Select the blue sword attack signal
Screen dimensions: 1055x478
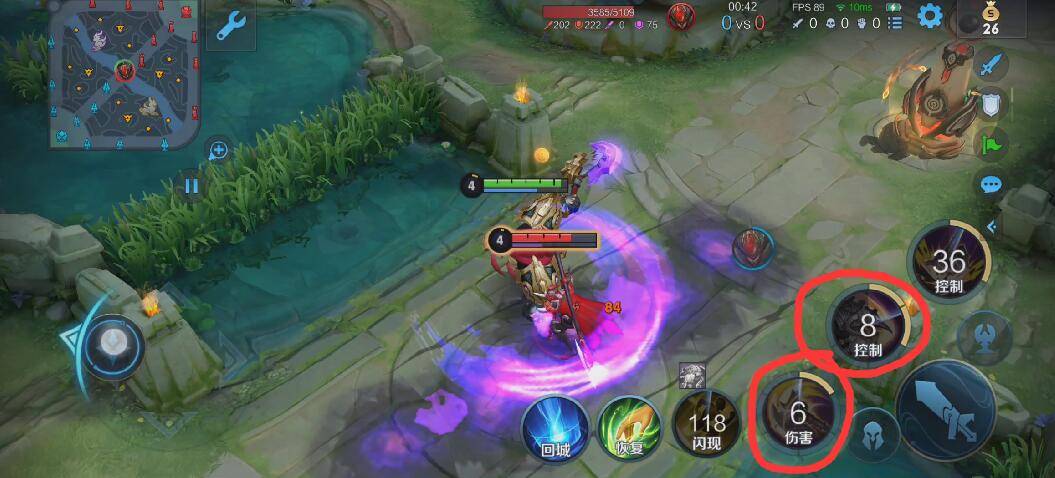990,66
